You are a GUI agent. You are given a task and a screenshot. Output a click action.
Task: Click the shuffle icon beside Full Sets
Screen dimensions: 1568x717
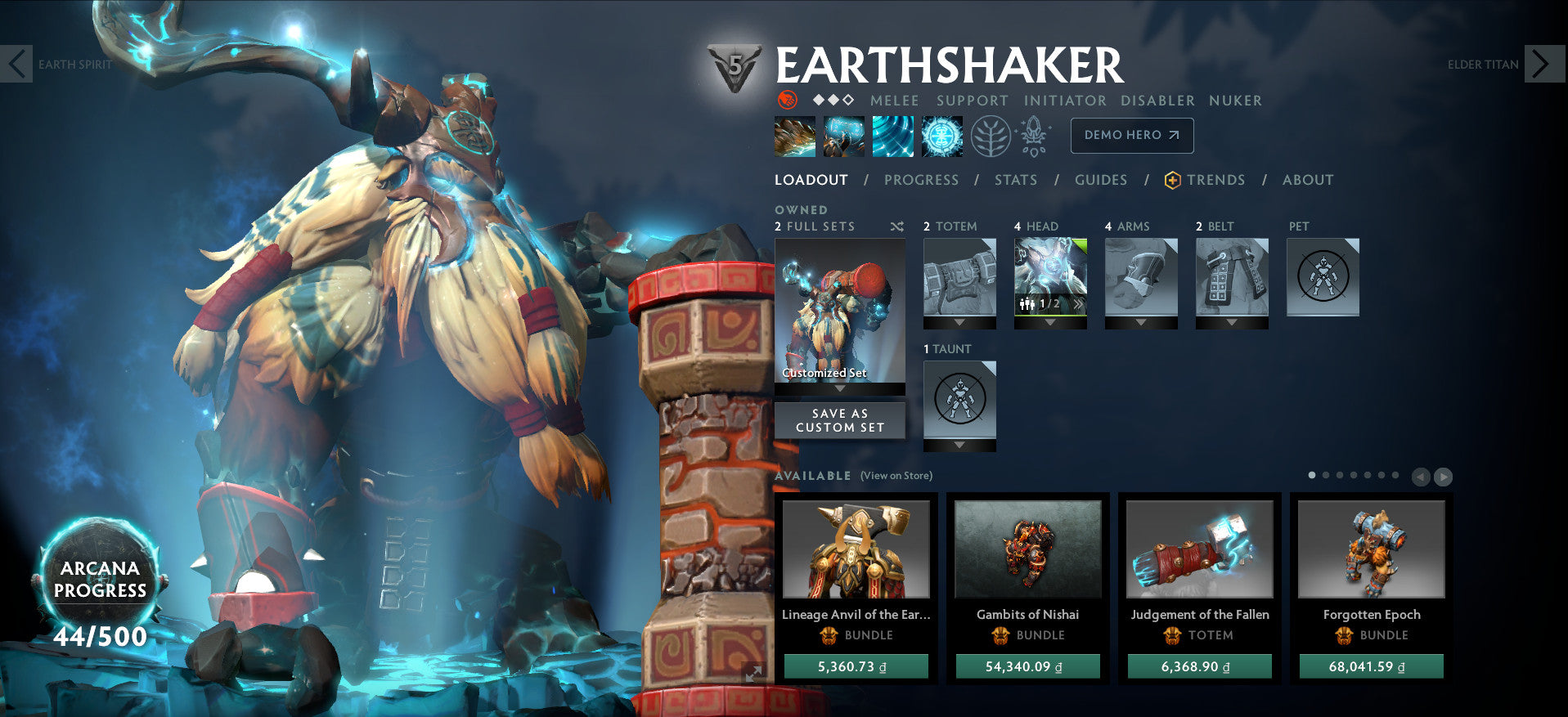coord(896,226)
